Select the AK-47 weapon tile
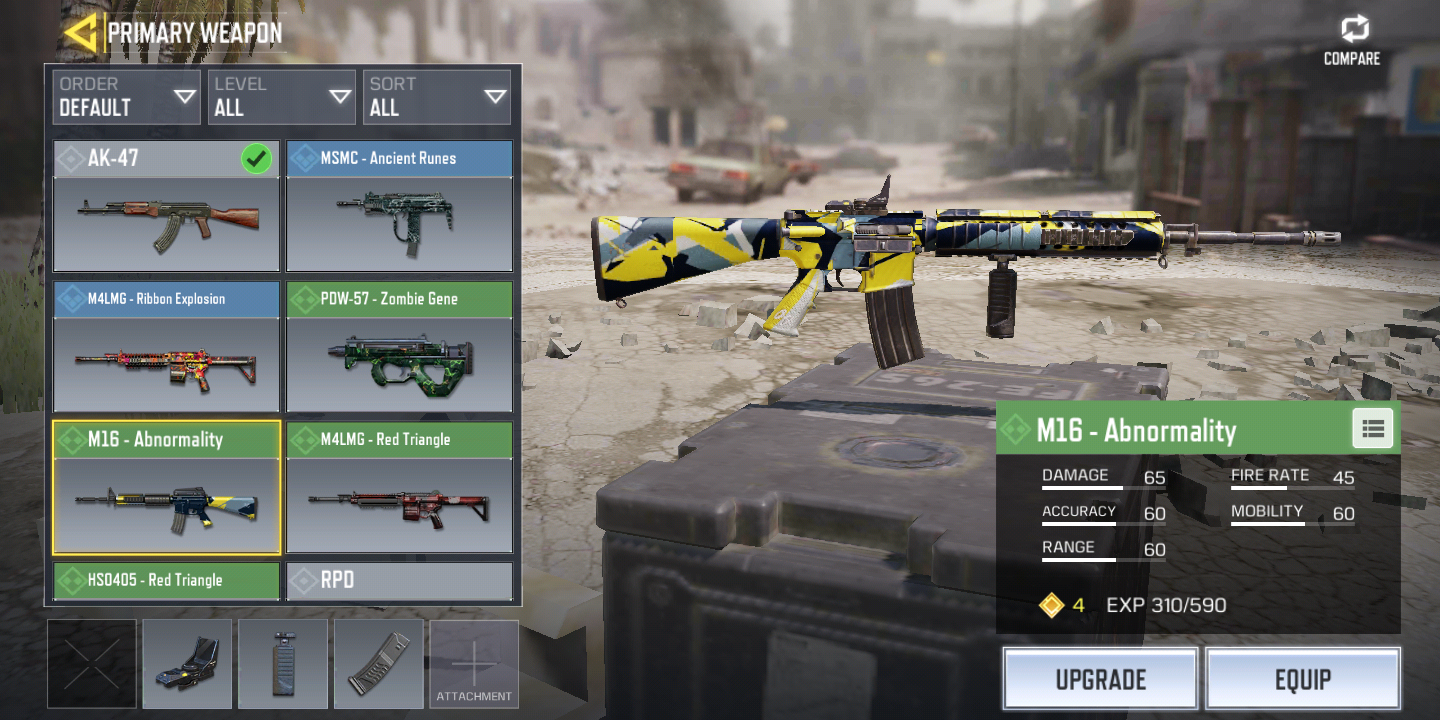This screenshot has height=720, width=1440. [166, 206]
